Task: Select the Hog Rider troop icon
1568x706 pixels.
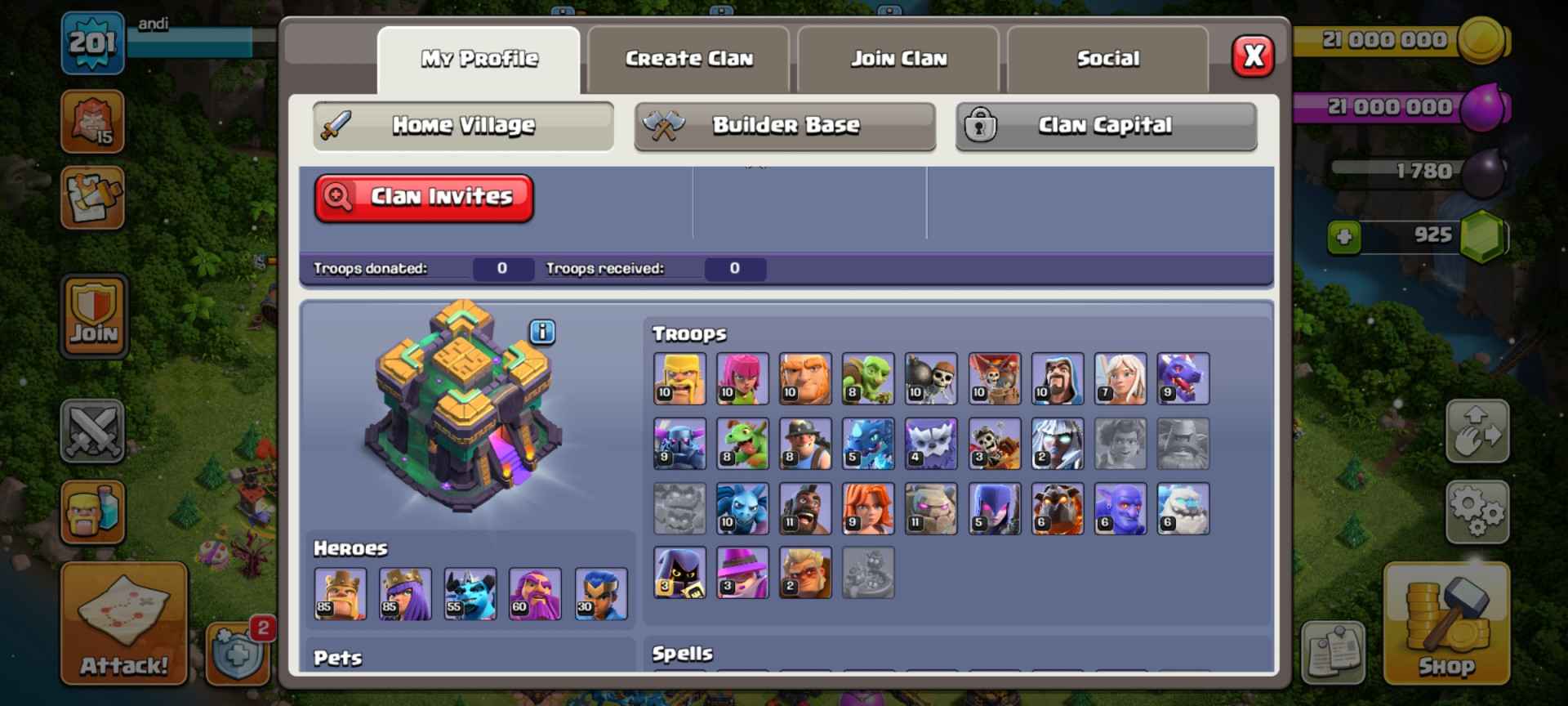Action: click(806, 508)
